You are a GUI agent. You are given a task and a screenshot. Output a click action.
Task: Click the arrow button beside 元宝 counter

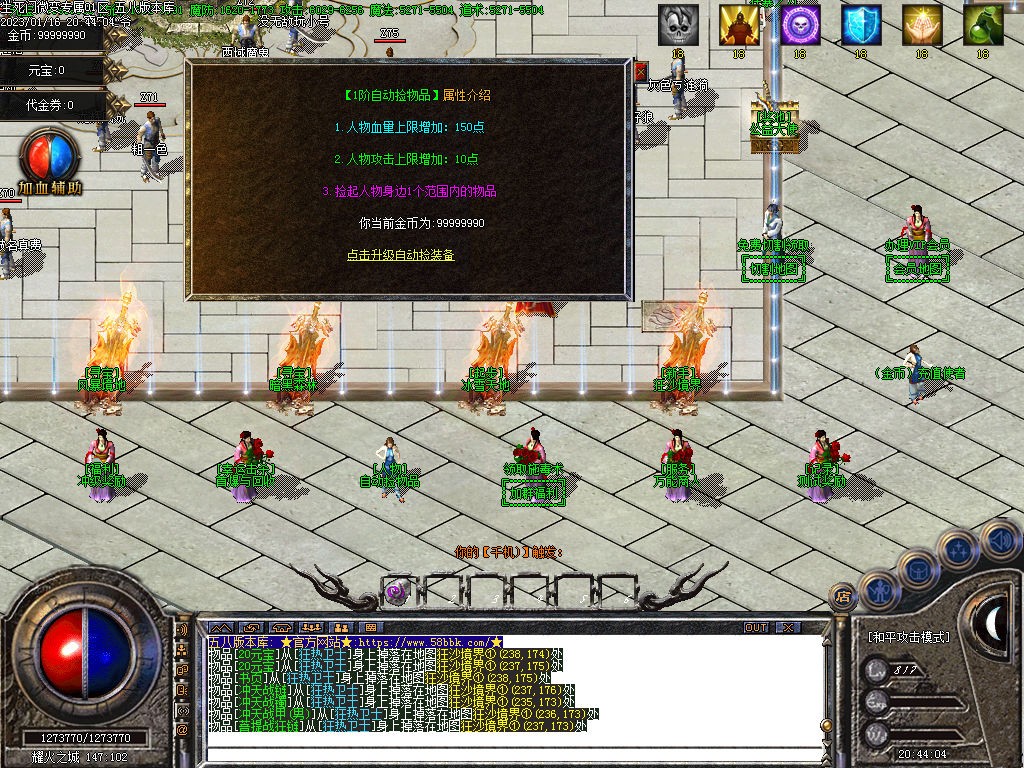[117, 70]
